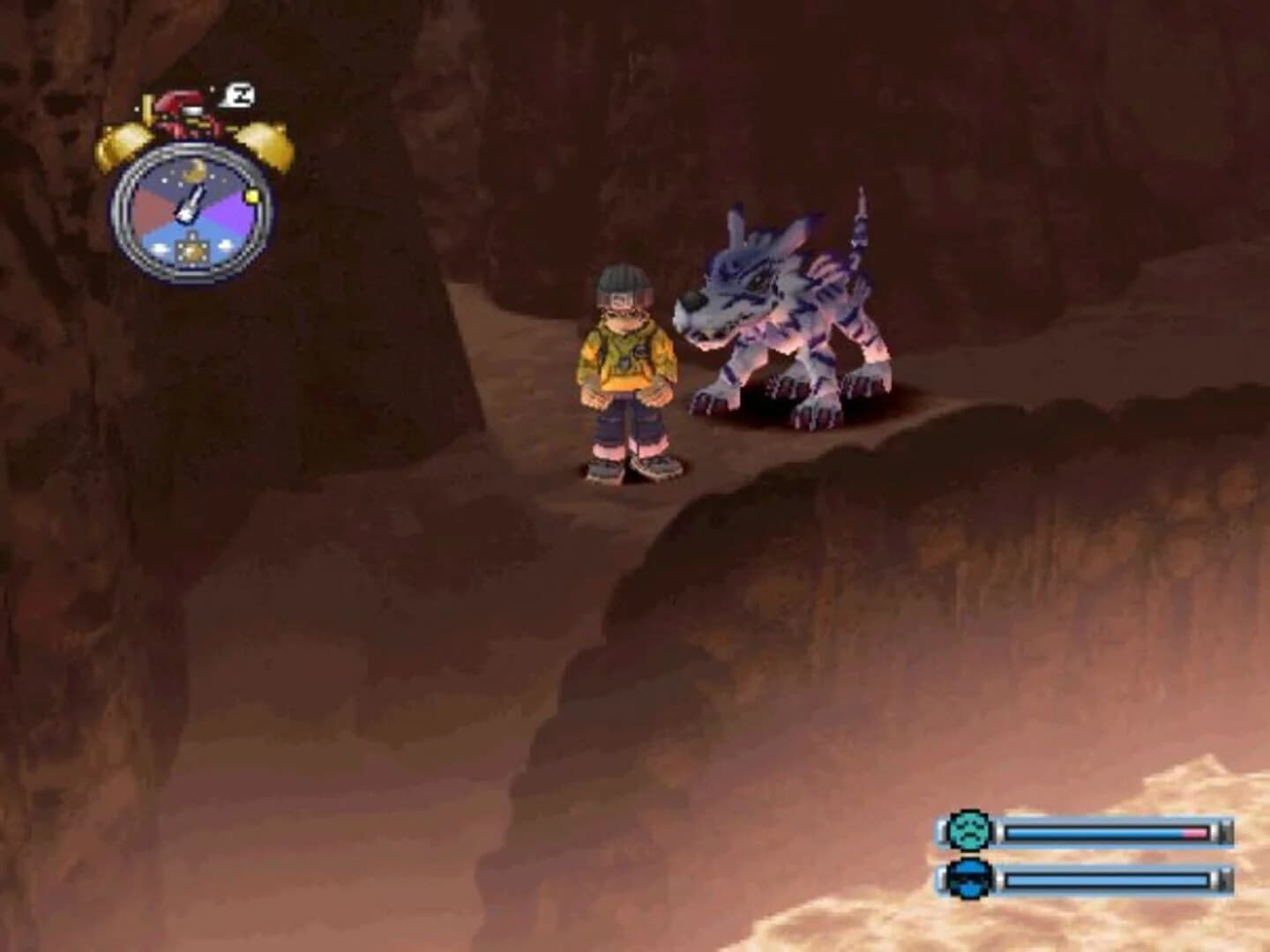1270x952 pixels.
Task: Select the clock hand pointing upper-left
Action: [190, 203]
